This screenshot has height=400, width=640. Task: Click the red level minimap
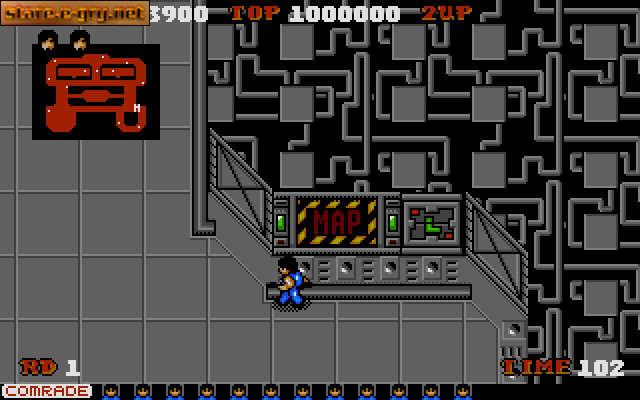(95, 92)
